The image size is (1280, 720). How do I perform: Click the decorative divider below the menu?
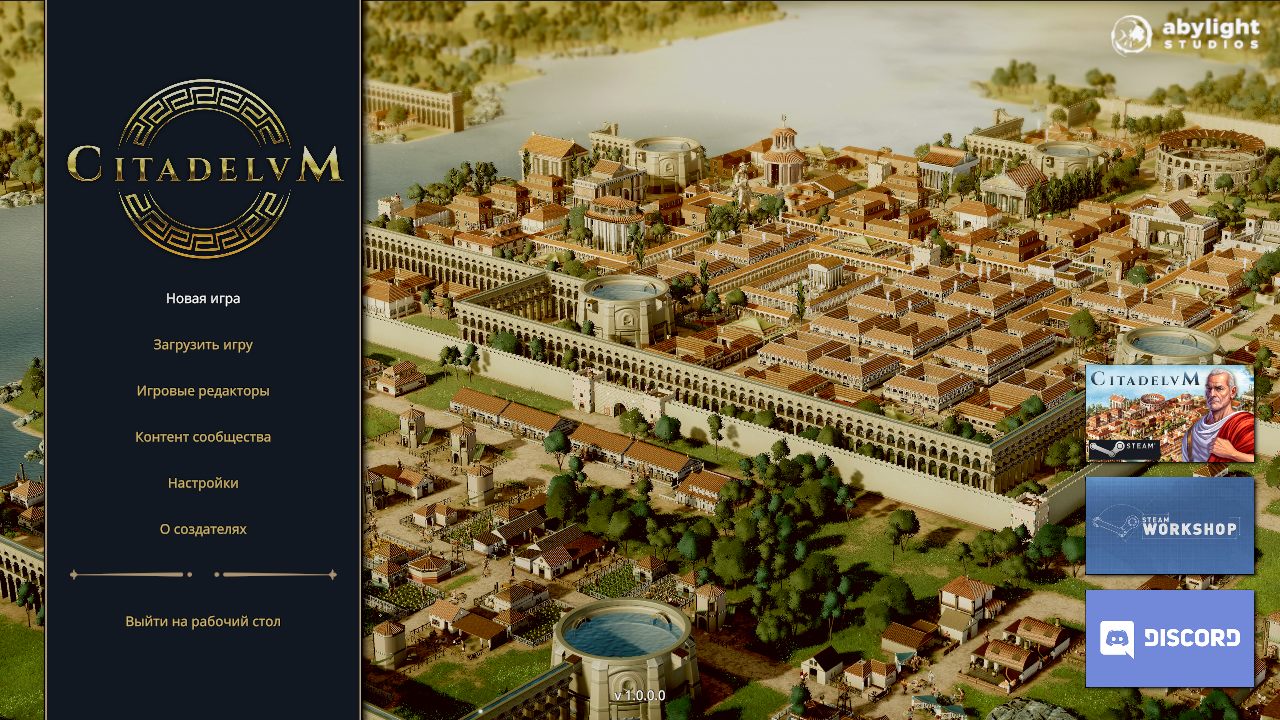click(201, 573)
